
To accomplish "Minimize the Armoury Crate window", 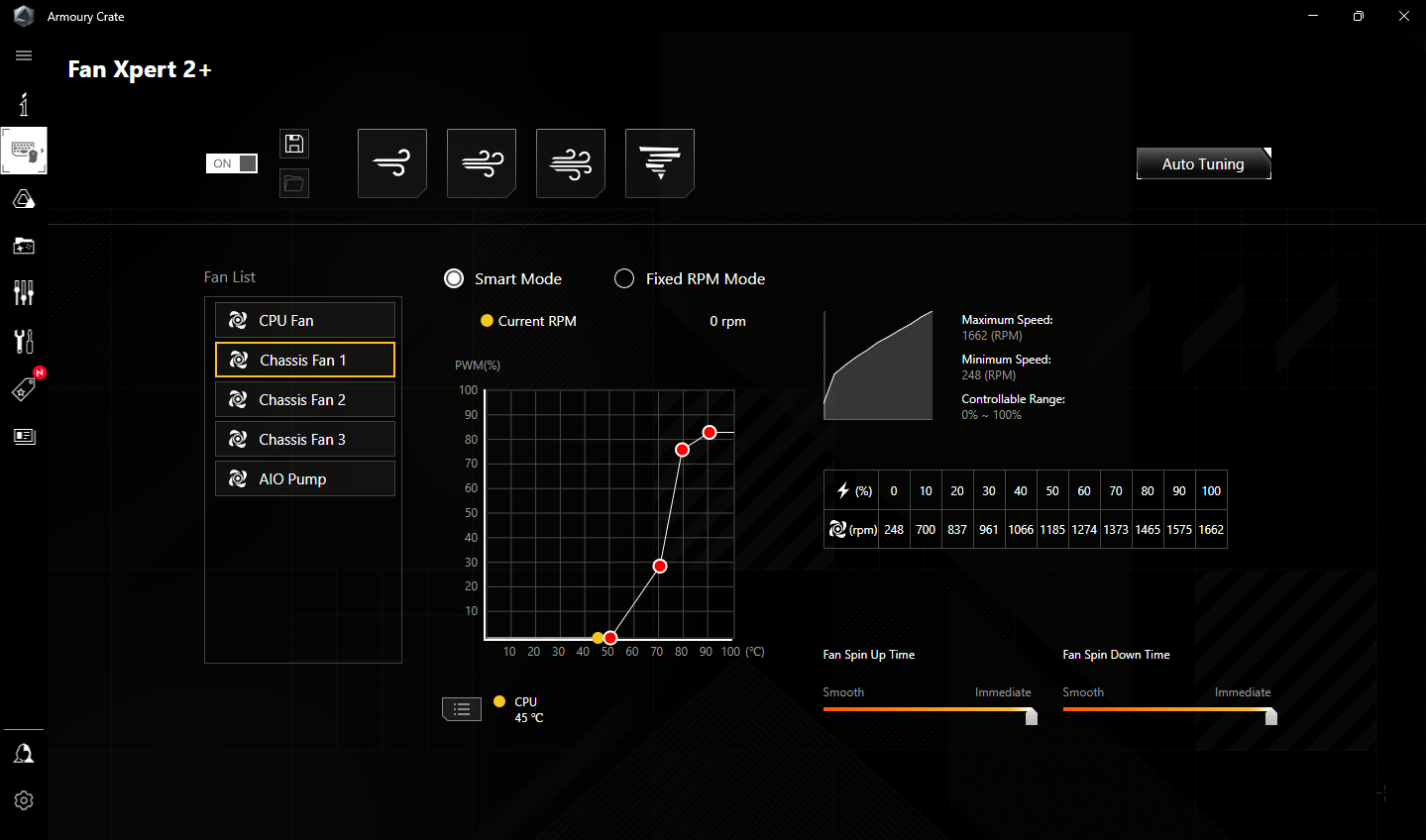I will tap(1313, 16).
